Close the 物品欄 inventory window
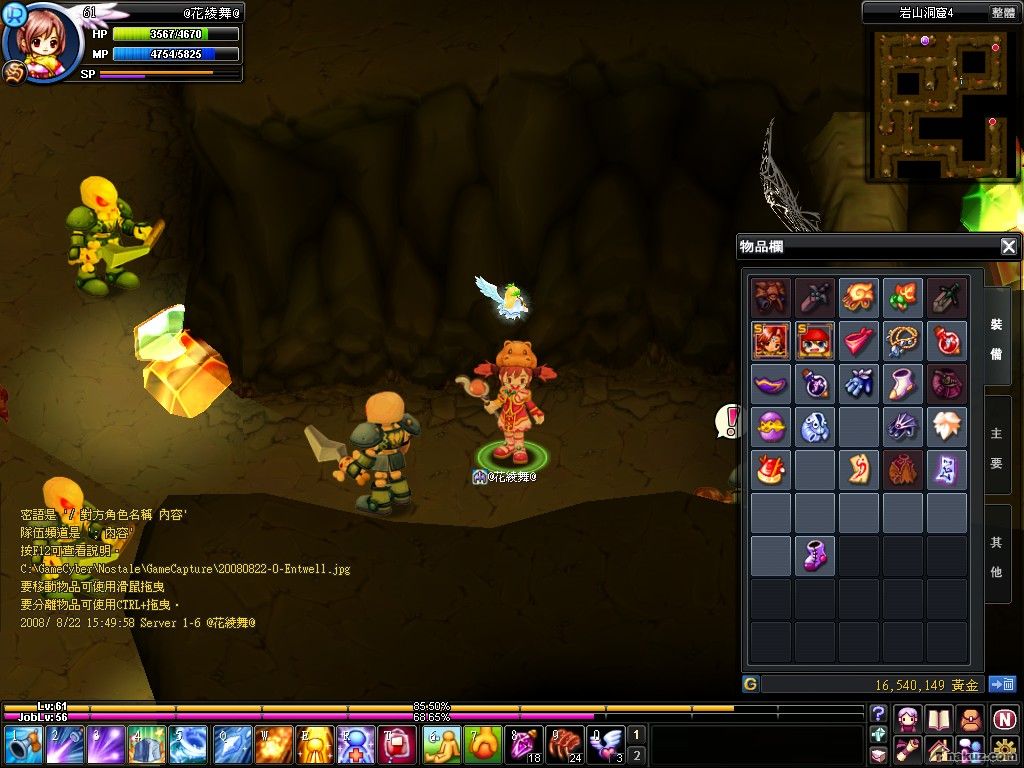The image size is (1024, 768). click(x=1009, y=246)
